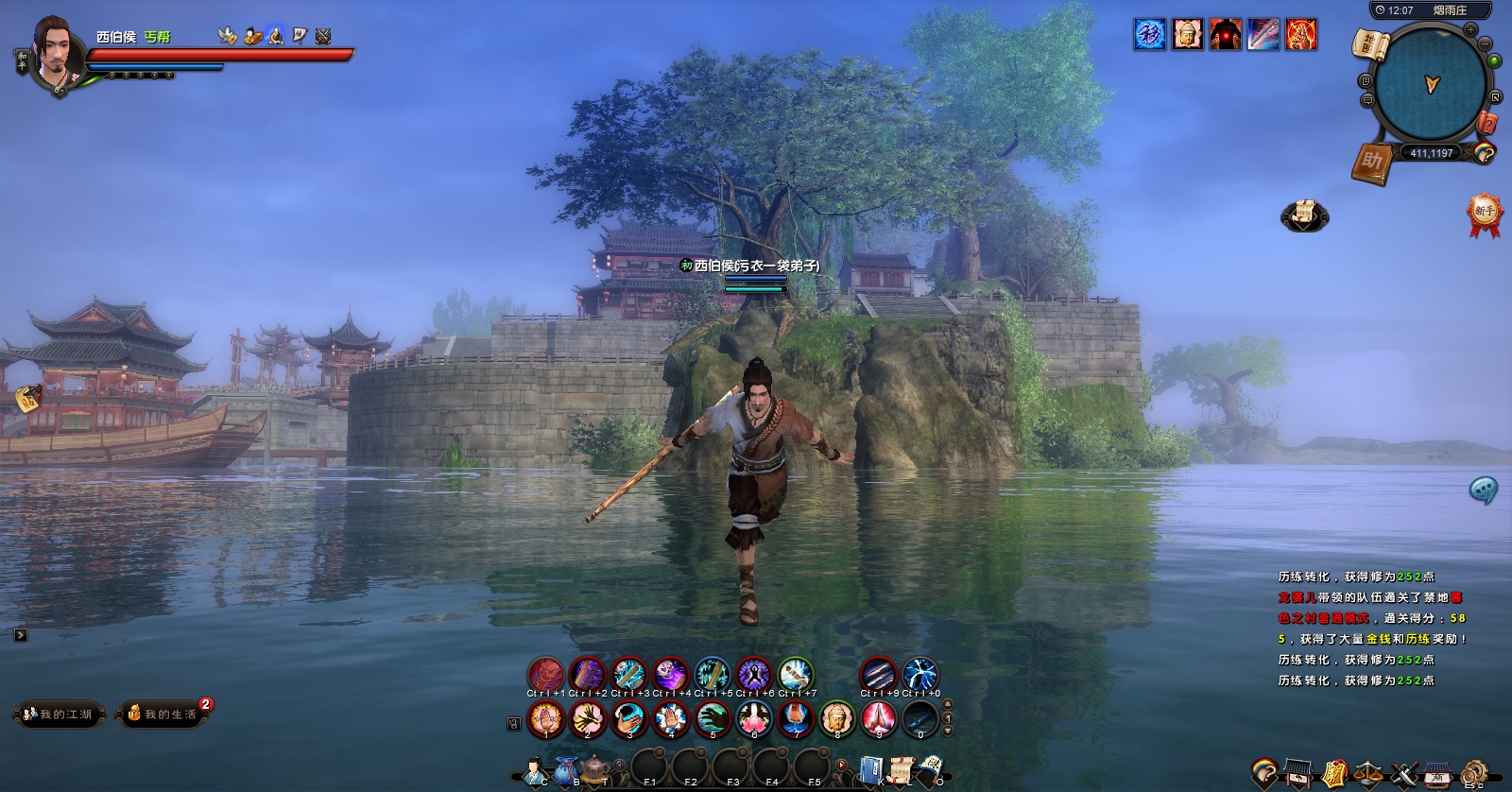Viewport: 1512px width, 792px height.
Task: Open system settings gear icon
Action: pyautogui.click(x=1475, y=772)
